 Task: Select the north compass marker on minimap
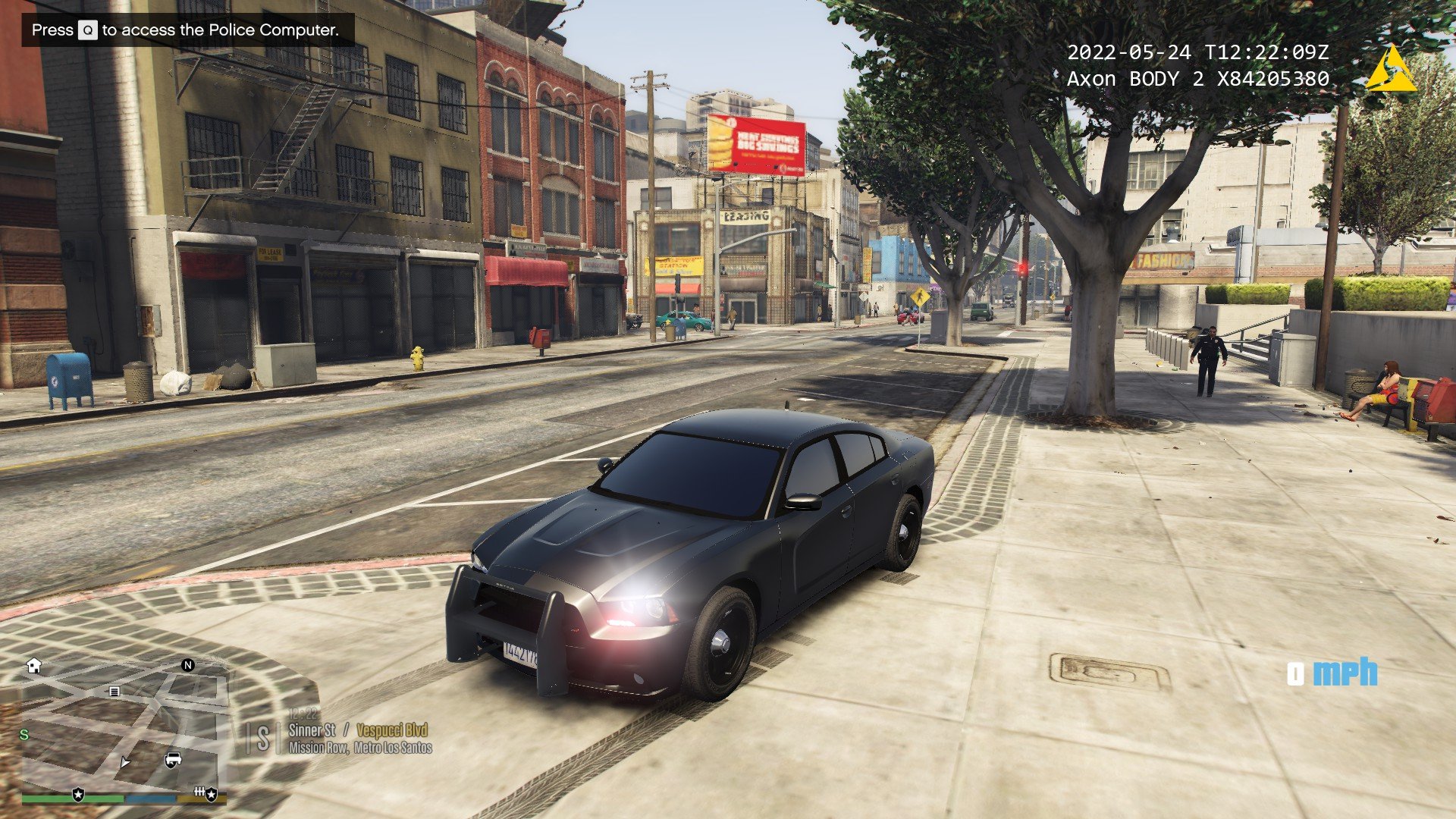pos(188,665)
